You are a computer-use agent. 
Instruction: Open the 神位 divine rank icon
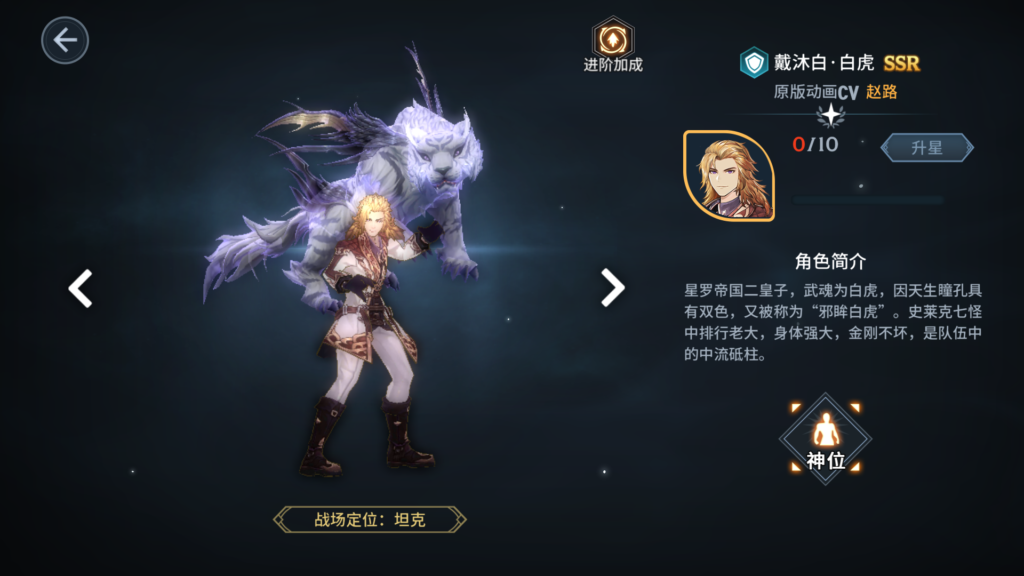point(826,438)
